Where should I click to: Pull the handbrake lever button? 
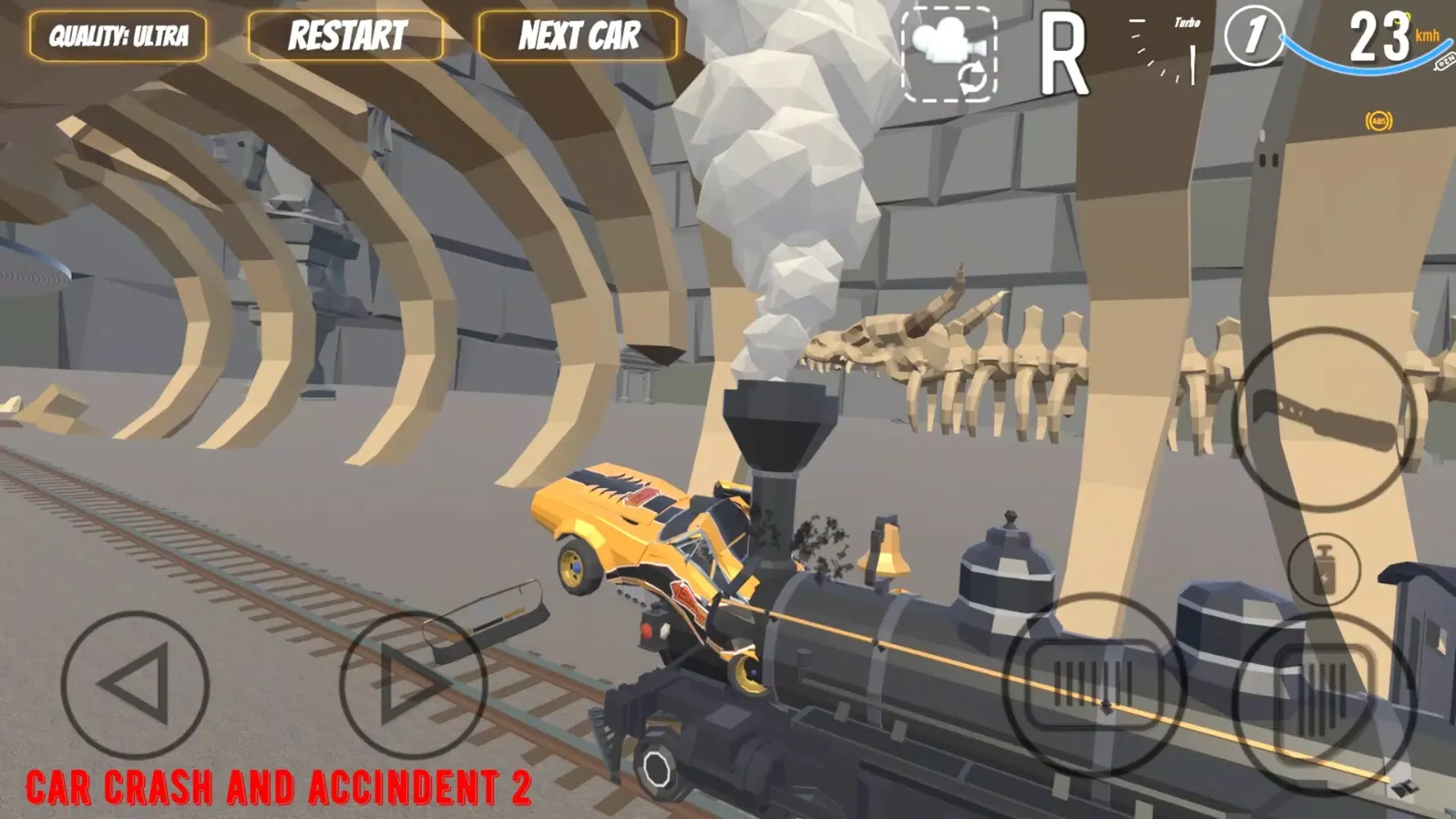coord(1324,419)
